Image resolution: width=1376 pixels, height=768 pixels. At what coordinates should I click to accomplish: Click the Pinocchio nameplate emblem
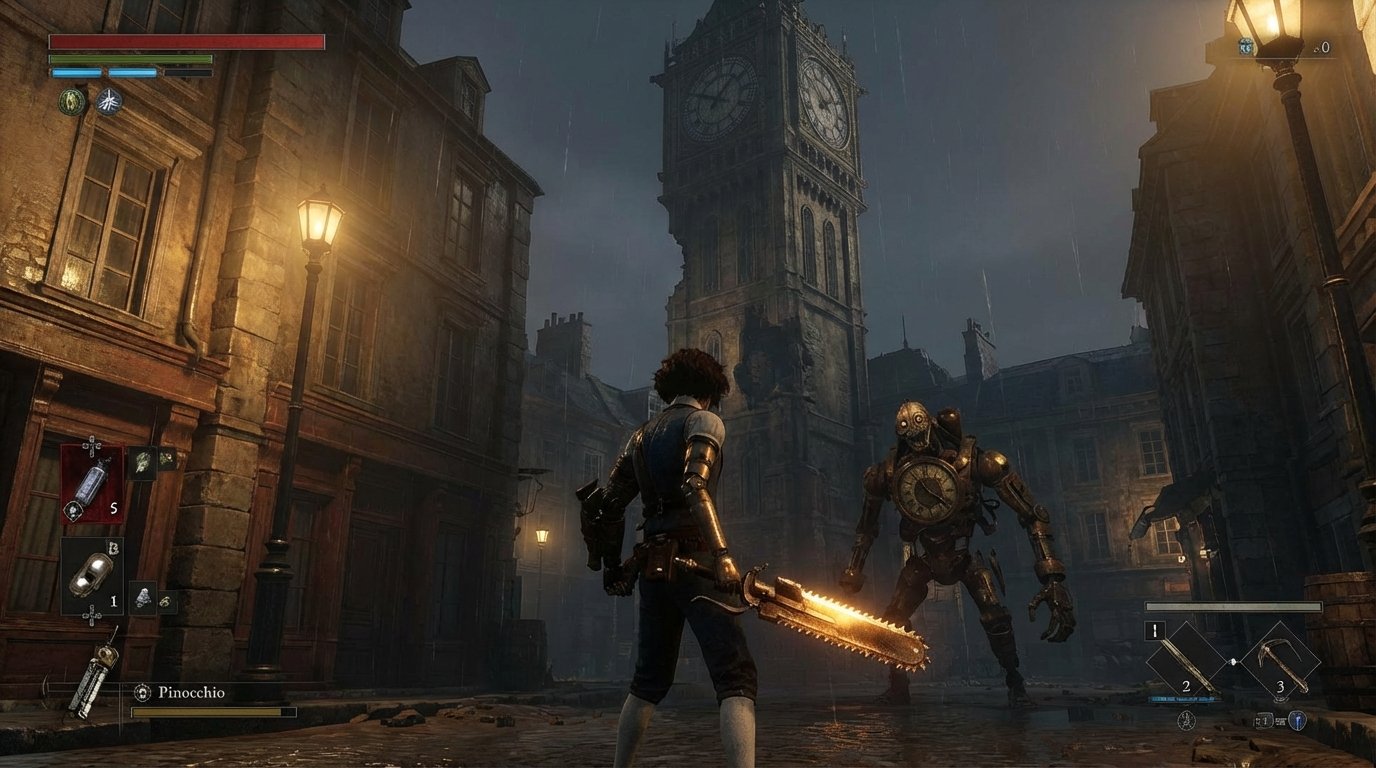point(141,690)
